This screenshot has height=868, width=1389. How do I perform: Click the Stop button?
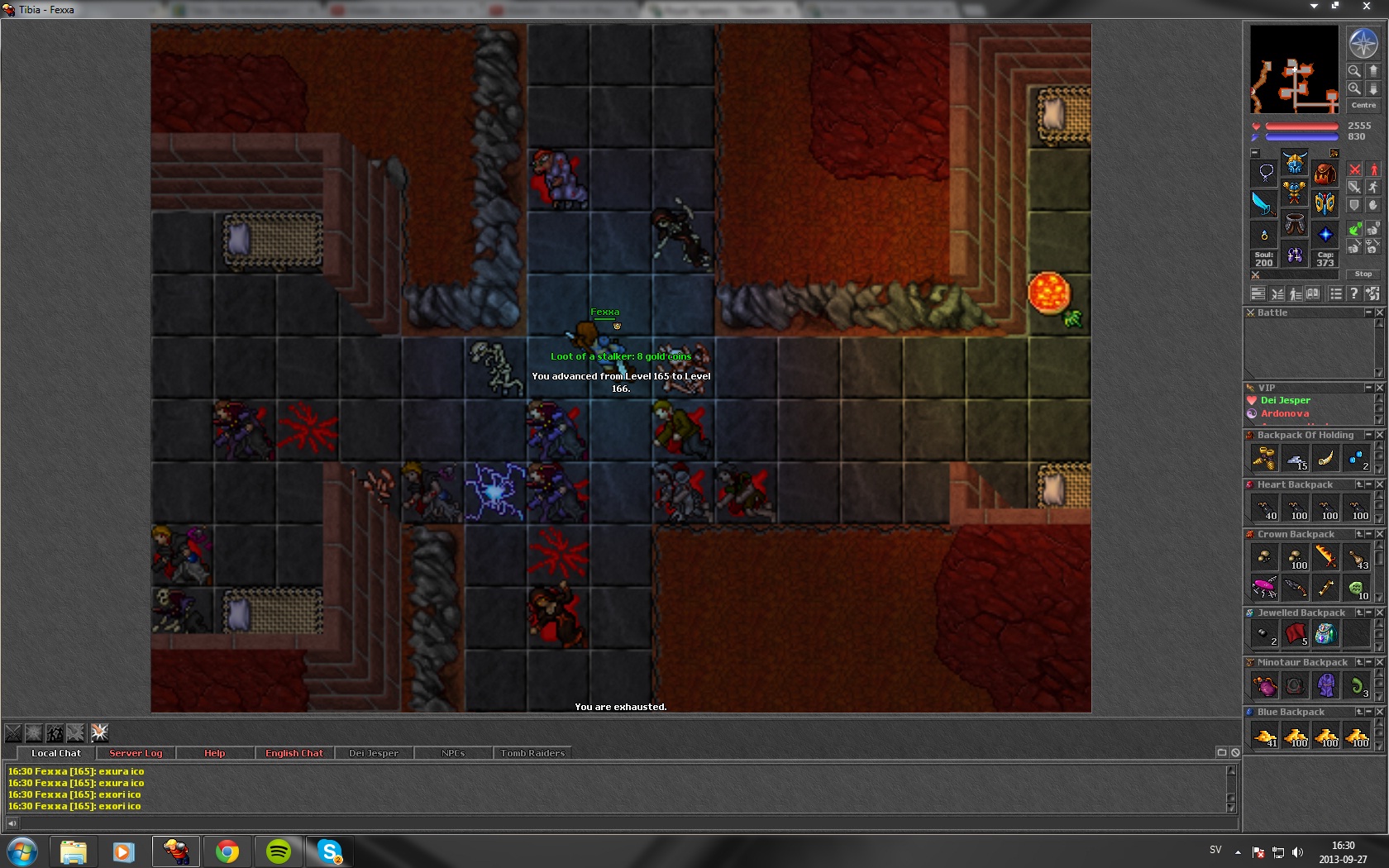[1363, 274]
